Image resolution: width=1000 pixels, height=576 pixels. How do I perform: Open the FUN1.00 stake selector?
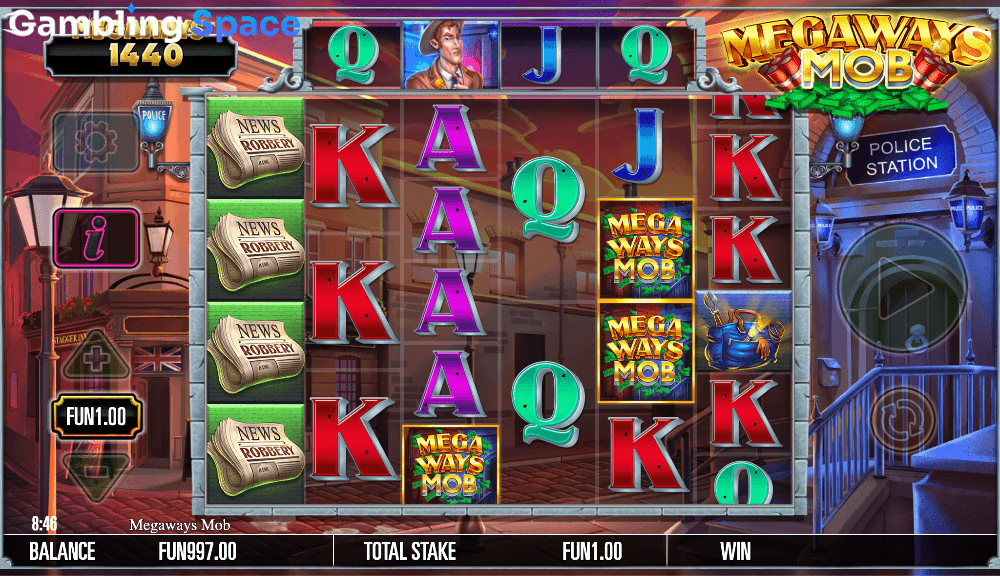pyautogui.click(x=96, y=416)
